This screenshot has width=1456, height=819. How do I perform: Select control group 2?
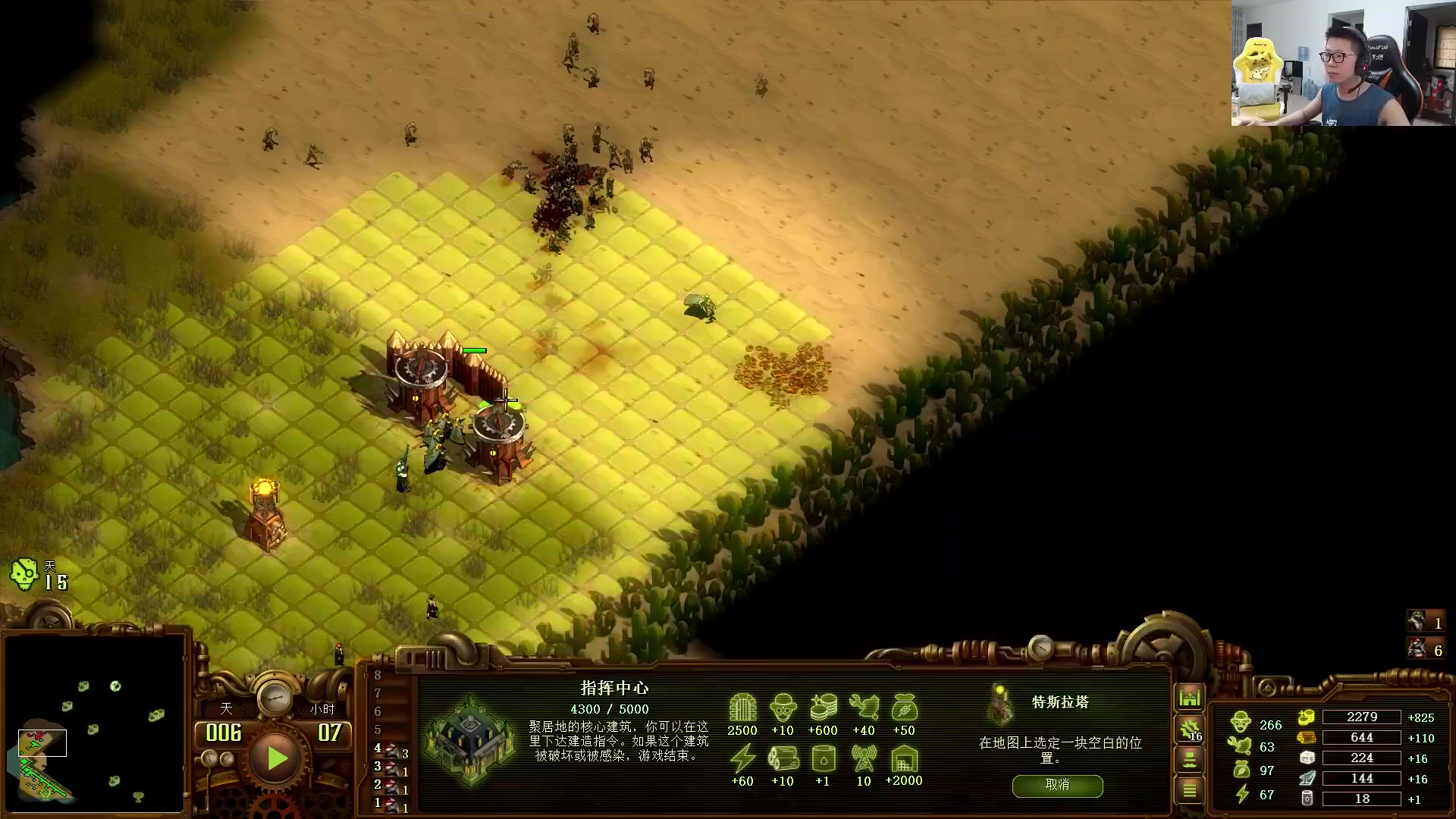391,787
